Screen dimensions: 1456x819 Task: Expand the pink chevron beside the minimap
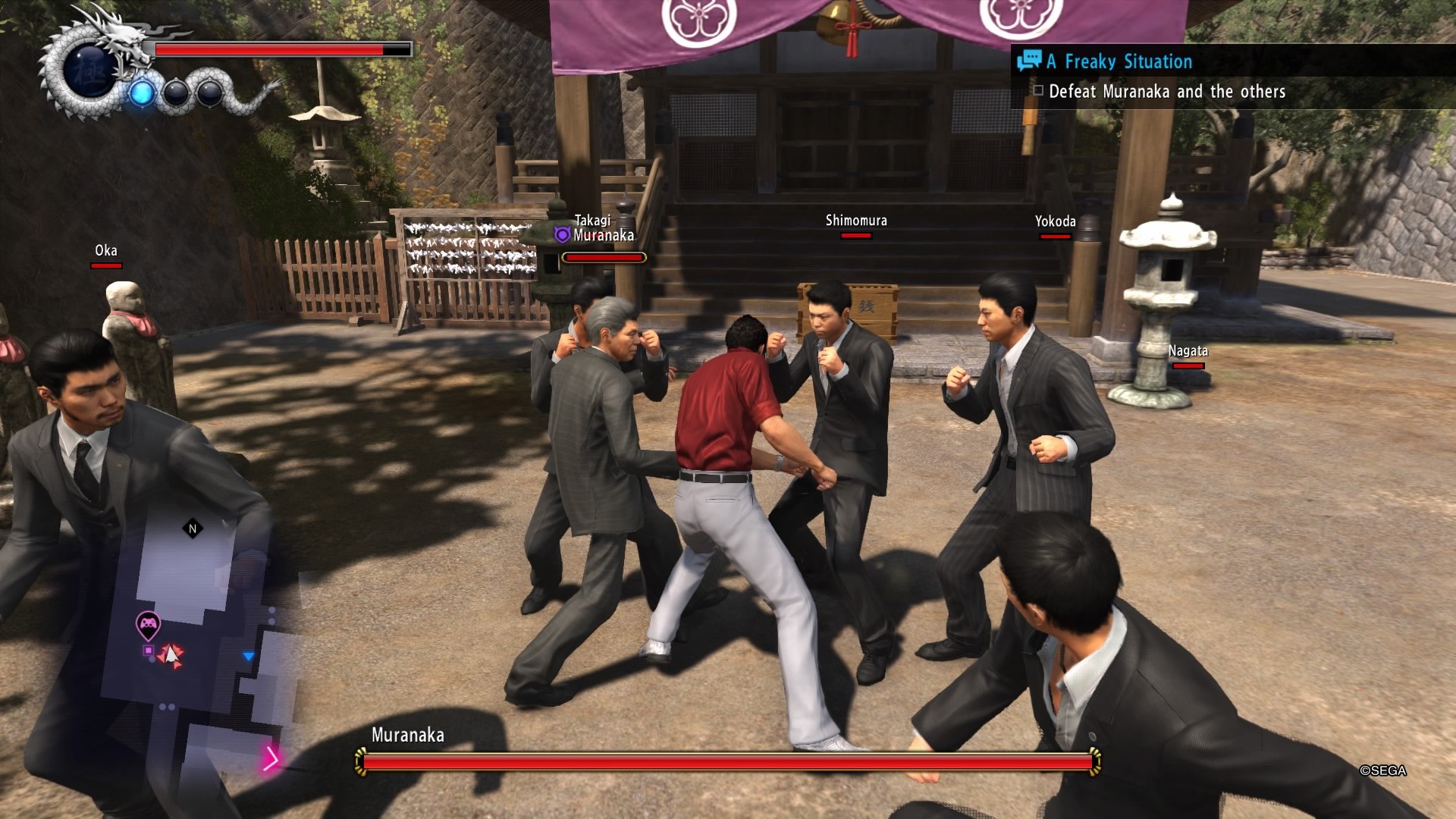click(x=273, y=759)
